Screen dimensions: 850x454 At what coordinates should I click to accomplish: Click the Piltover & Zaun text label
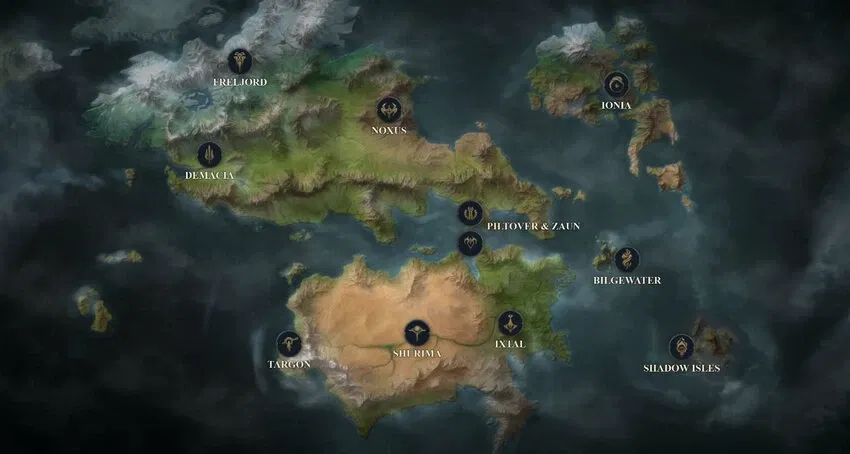(533, 227)
